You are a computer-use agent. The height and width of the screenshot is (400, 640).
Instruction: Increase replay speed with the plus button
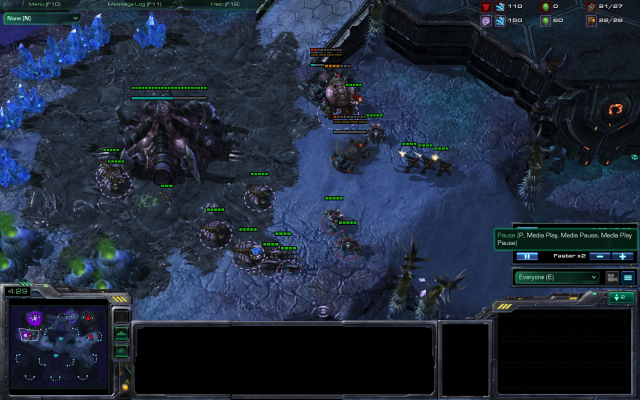[x=622, y=257]
